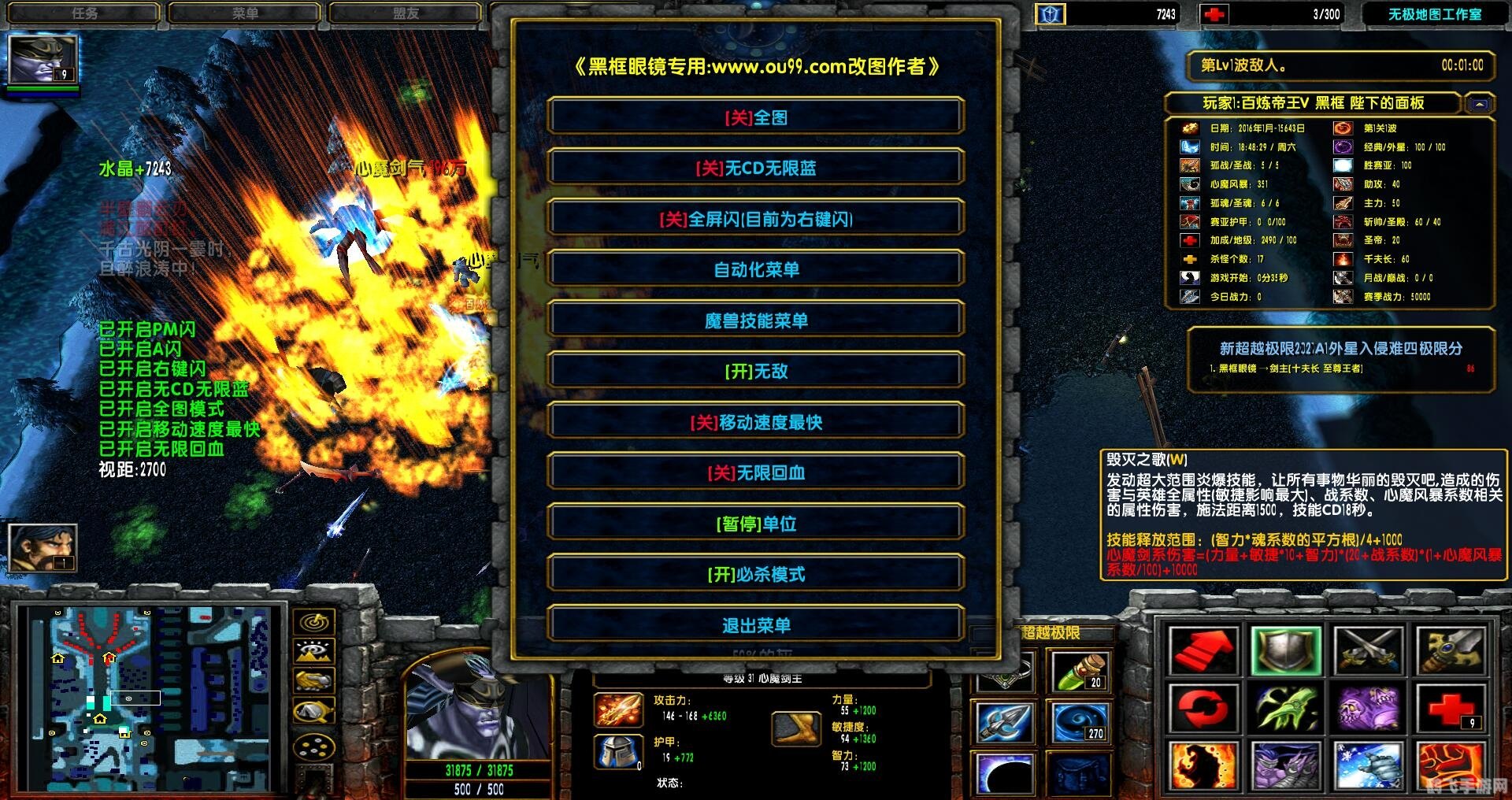
Task: Activate the defend shield ability
Action: pyautogui.click(x=1287, y=650)
